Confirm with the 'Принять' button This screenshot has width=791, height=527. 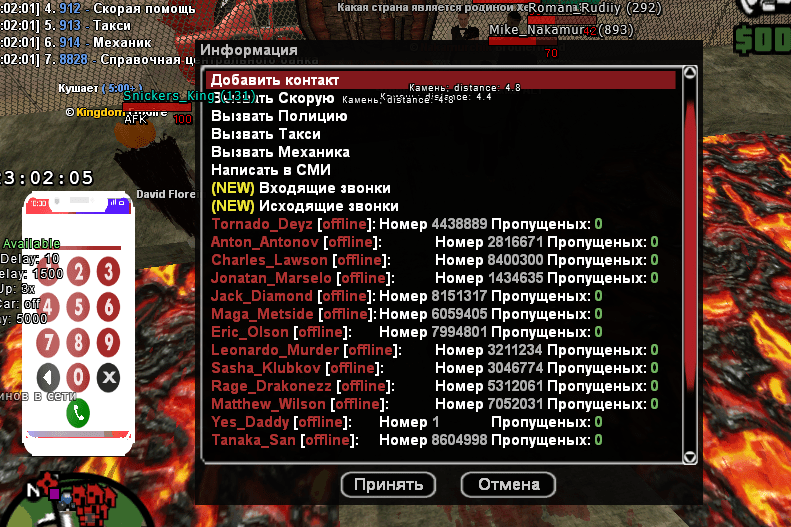(x=389, y=485)
